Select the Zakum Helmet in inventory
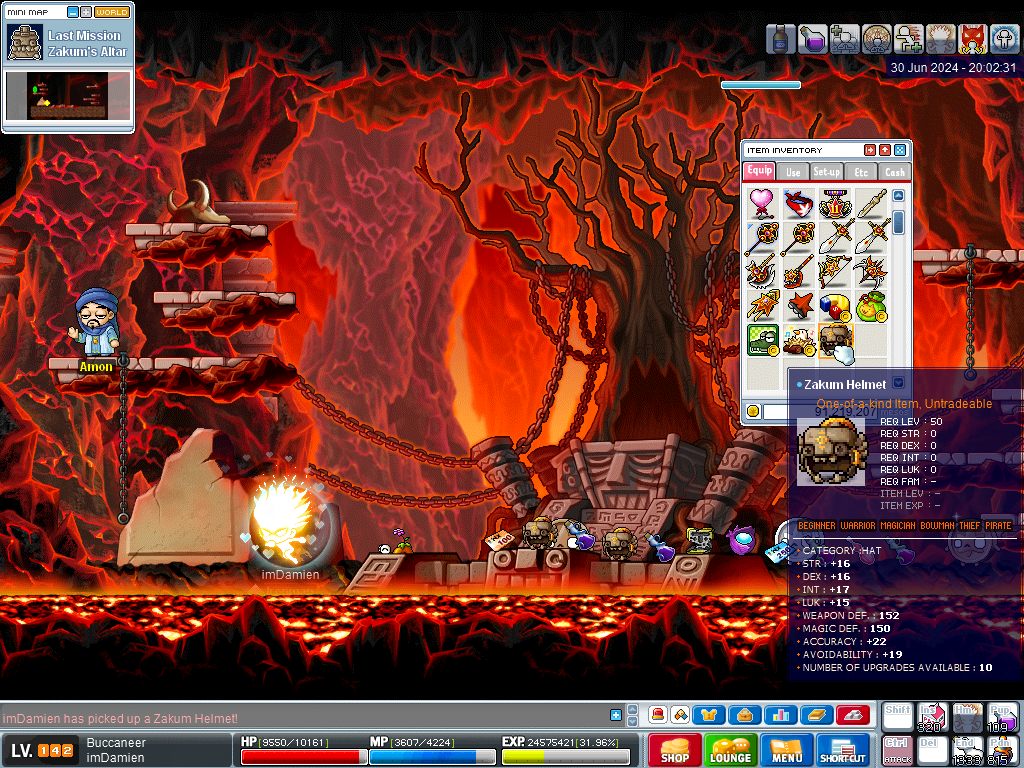 pyautogui.click(x=833, y=340)
